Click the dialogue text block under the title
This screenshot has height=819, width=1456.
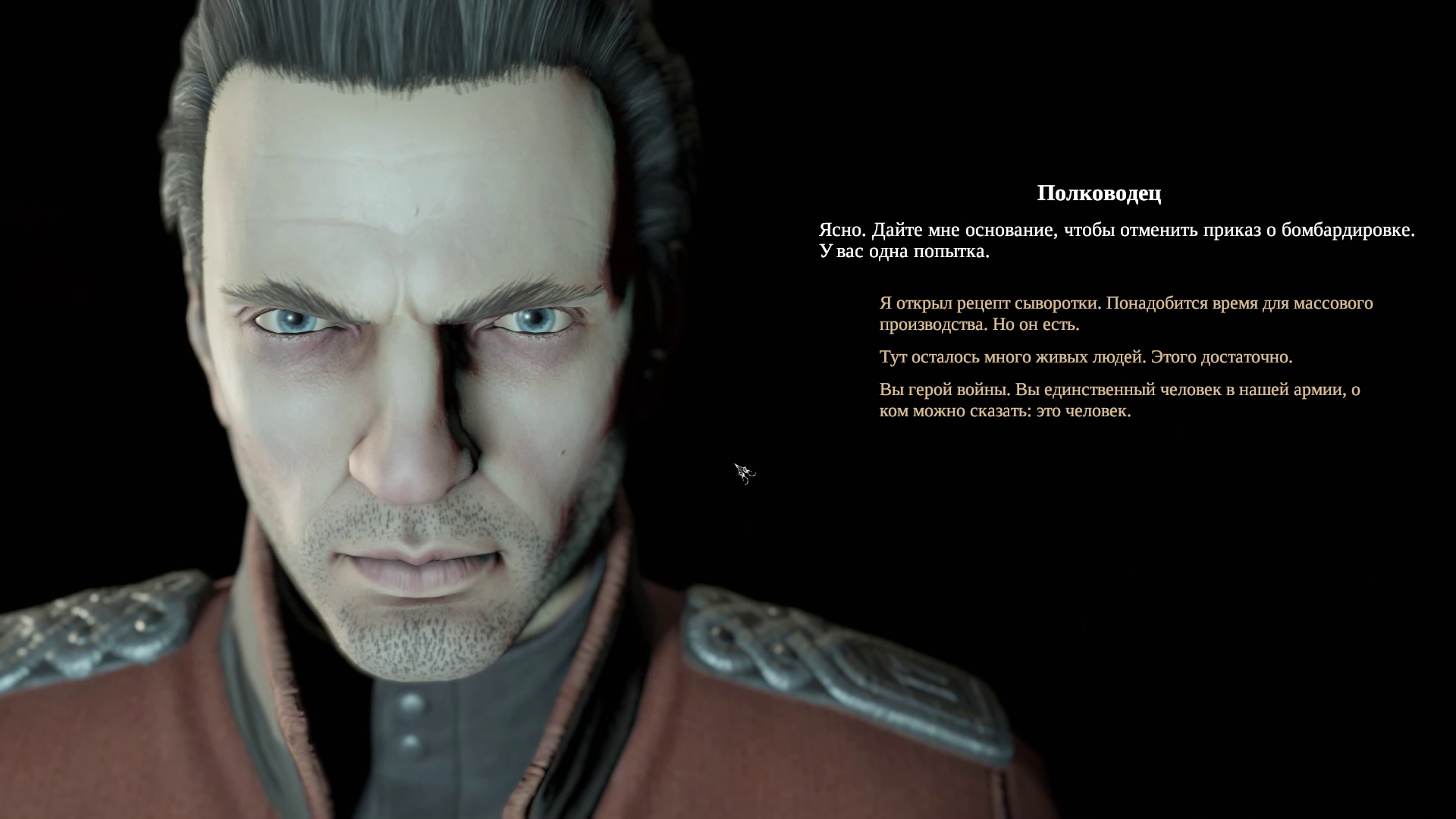click(x=1115, y=239)
